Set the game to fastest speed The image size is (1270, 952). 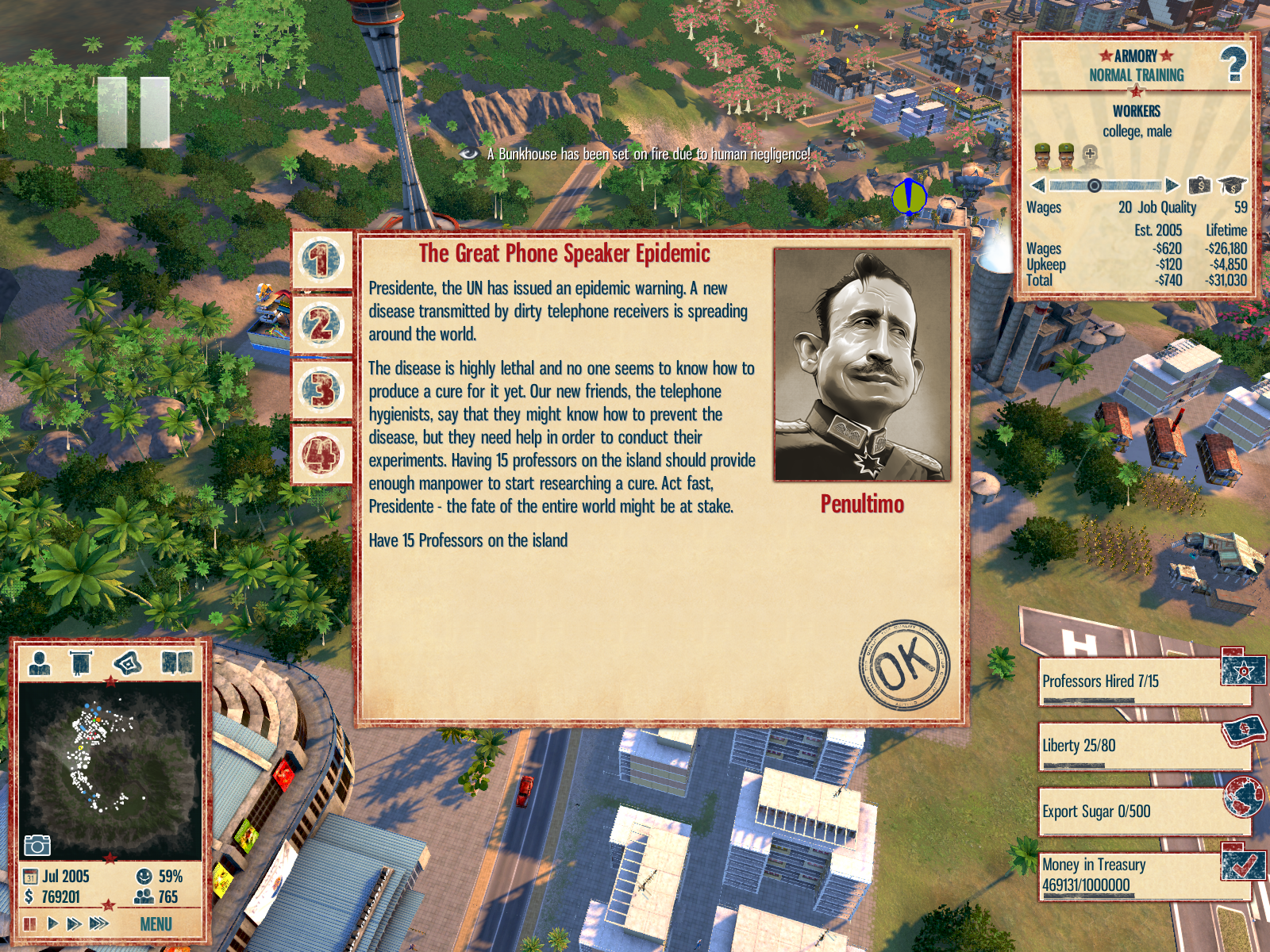(99, 923)
